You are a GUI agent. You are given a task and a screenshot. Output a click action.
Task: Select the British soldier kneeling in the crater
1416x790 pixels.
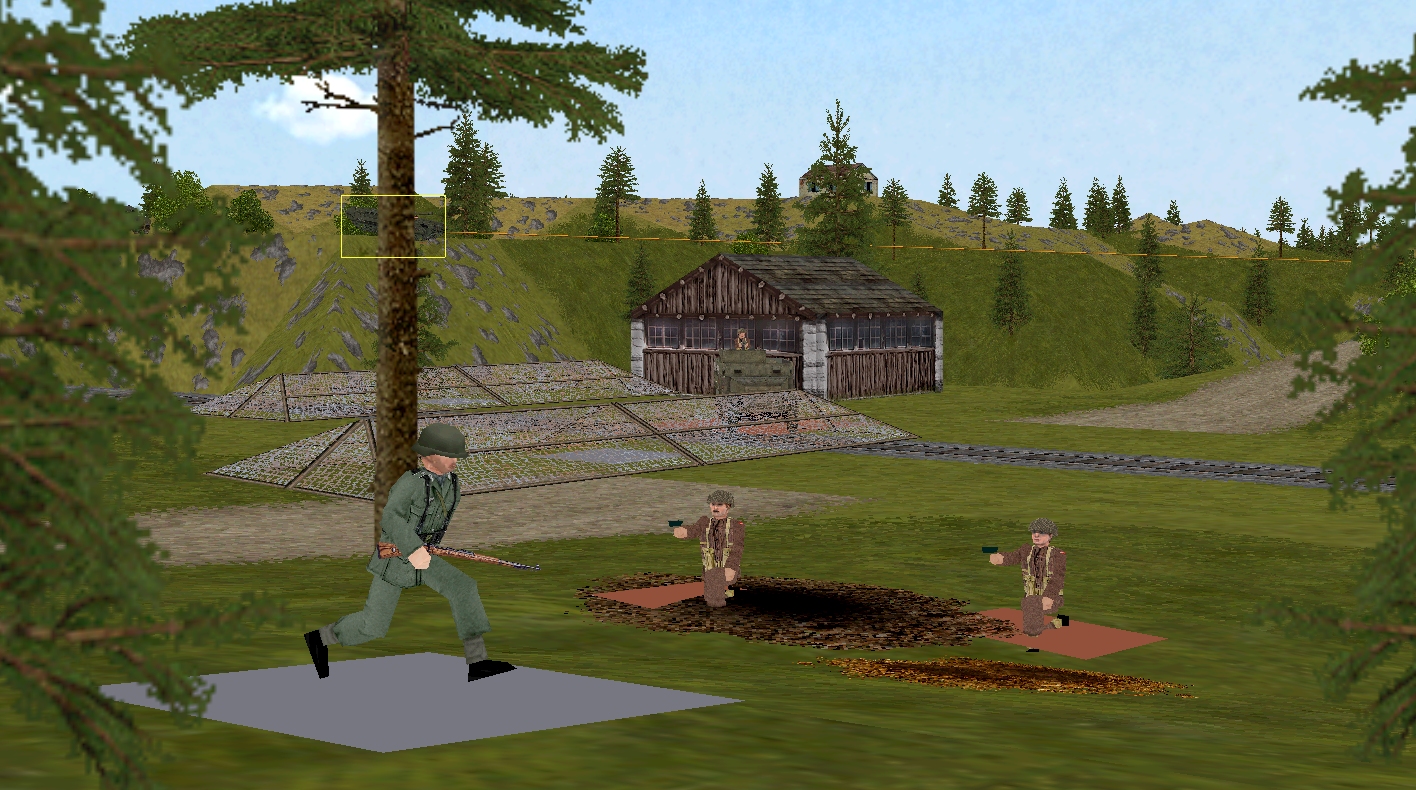[x=717, y=547]
